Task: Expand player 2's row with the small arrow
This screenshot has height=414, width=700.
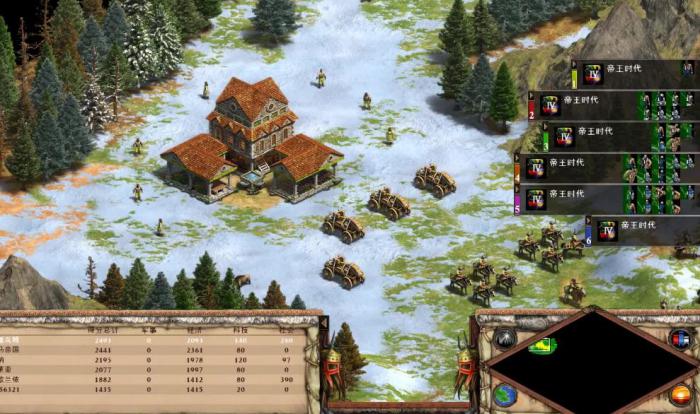Action: pos(533,96)
